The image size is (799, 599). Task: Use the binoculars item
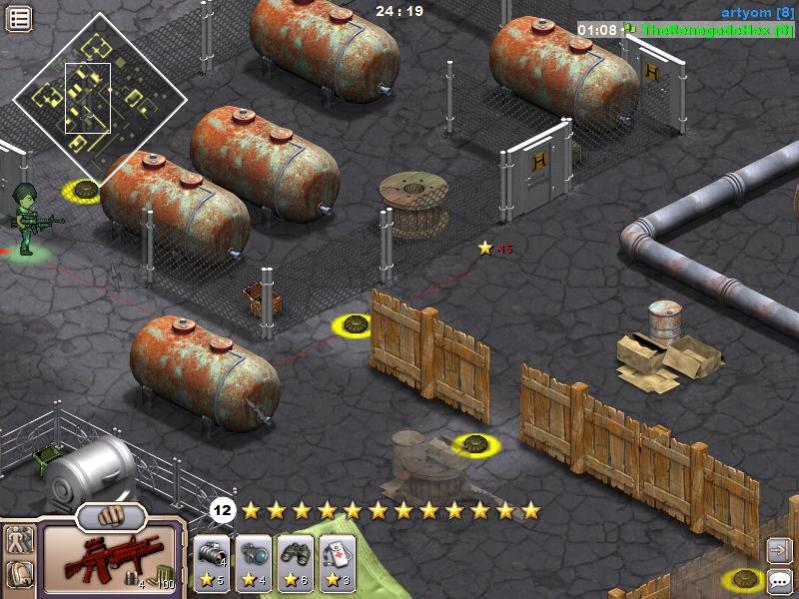(295, 564)
